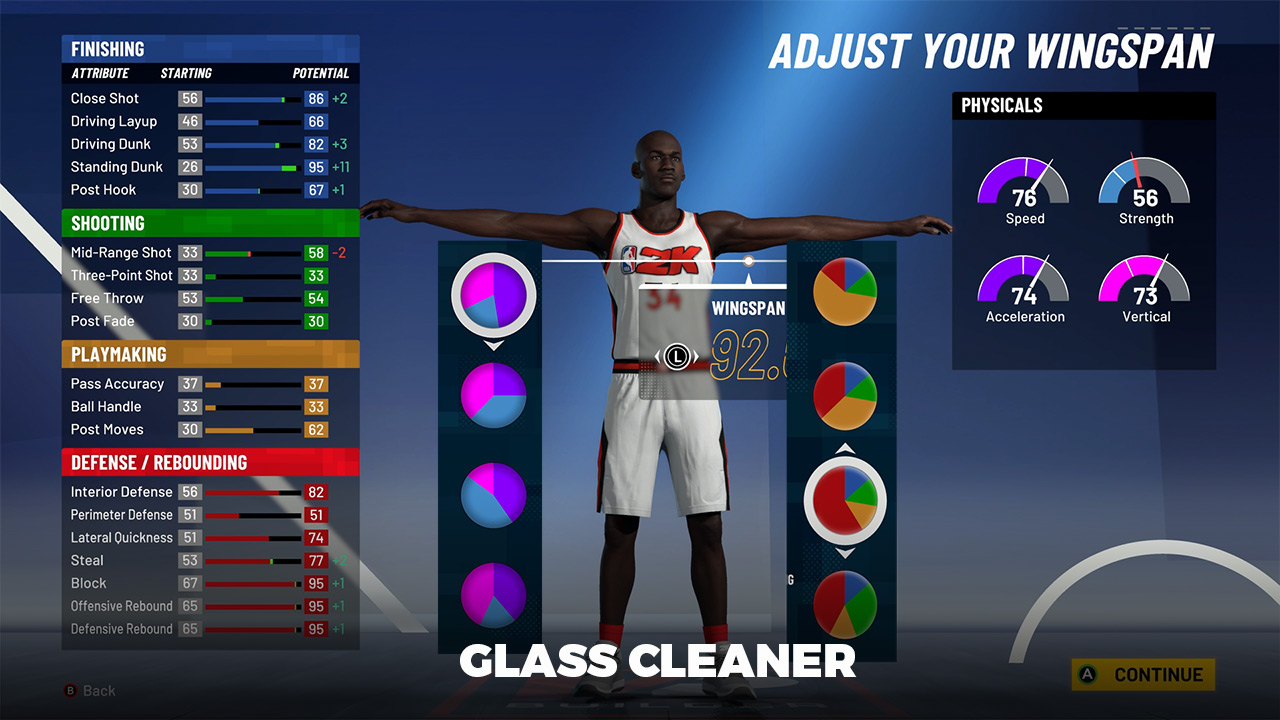Adjust the wingspan slider handle
This screenshot has width=1280, height=720.
point(748,261)
